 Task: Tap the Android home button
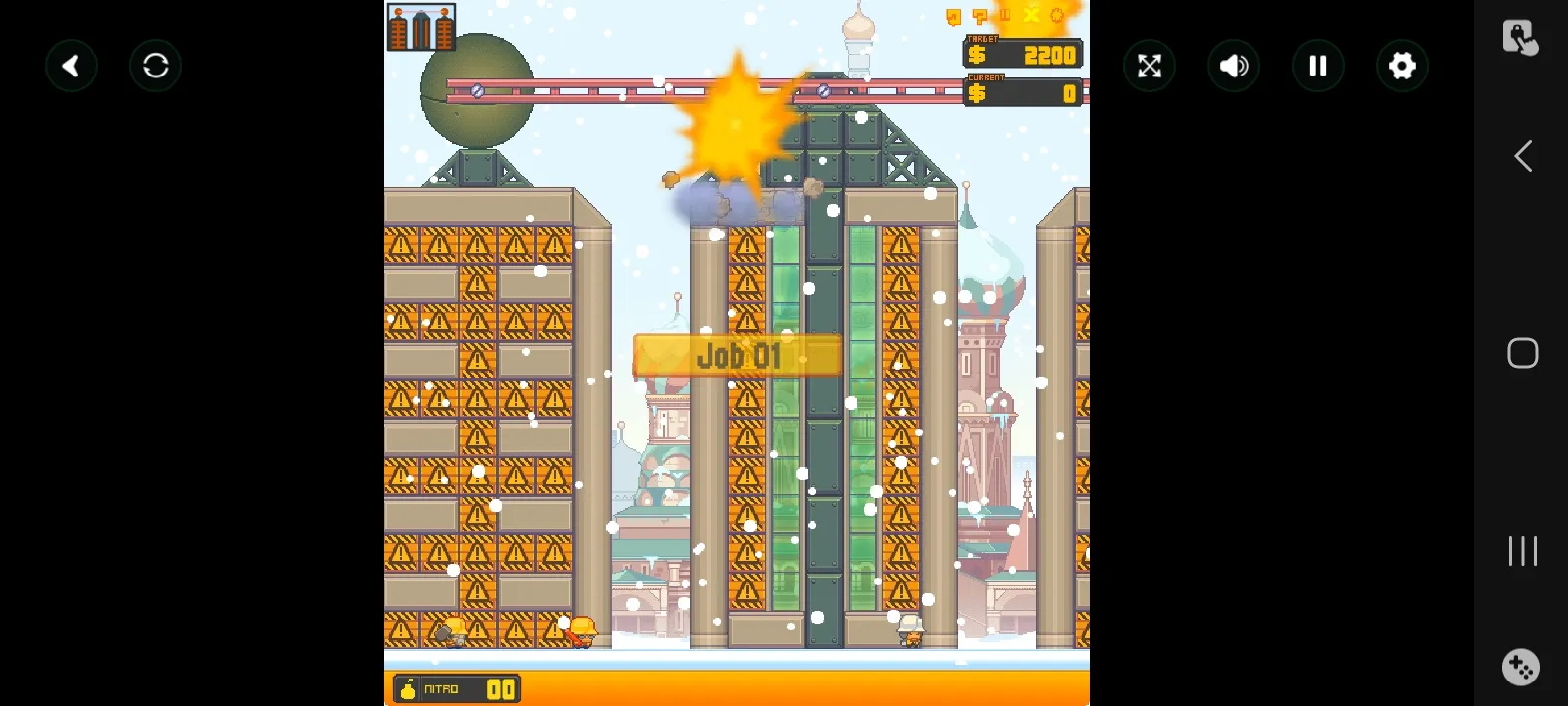tap(1522, 353)
